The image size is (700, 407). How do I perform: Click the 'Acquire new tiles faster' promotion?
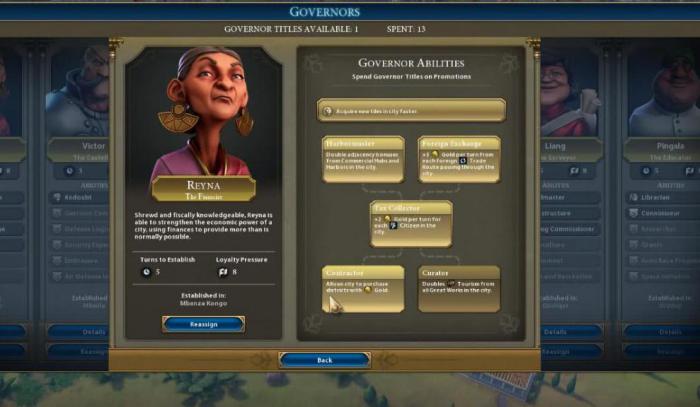click(x=411, y=109)
